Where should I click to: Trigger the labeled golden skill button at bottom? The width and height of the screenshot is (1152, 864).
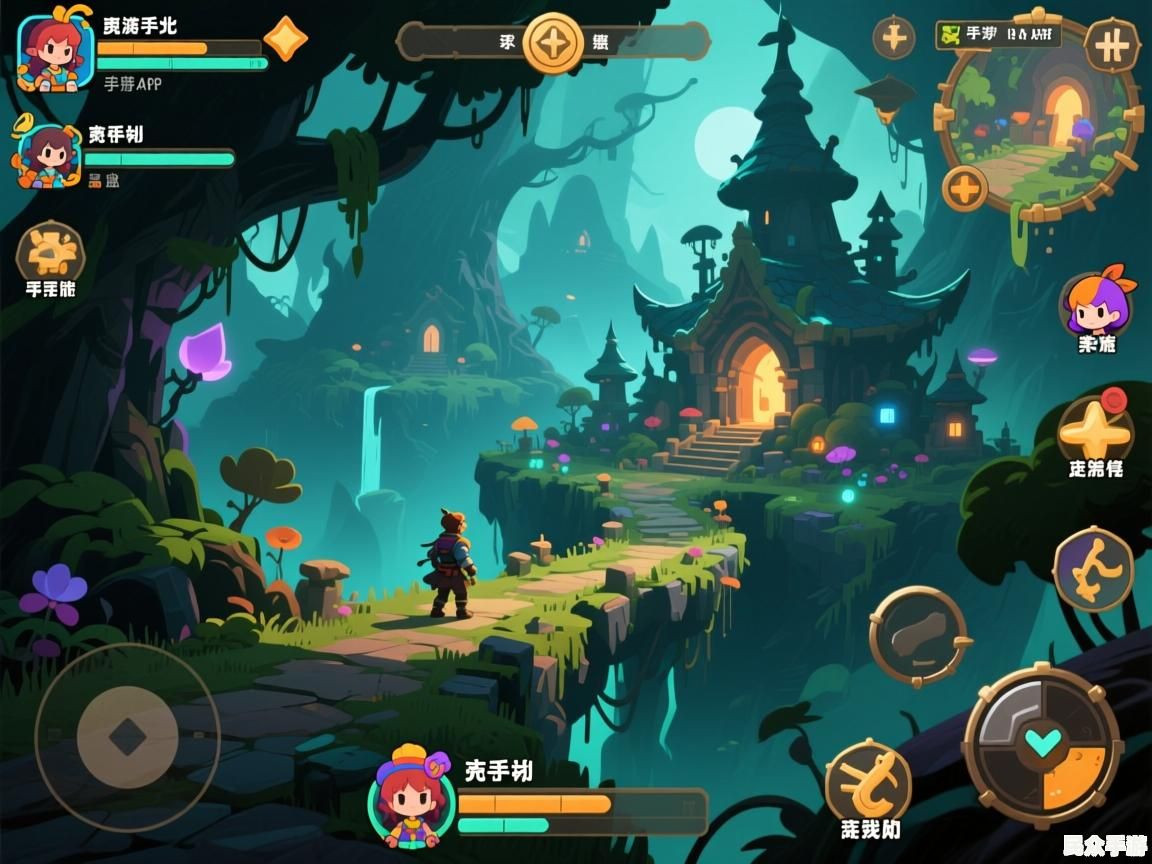pyautogui.click(x=868, y=782)
